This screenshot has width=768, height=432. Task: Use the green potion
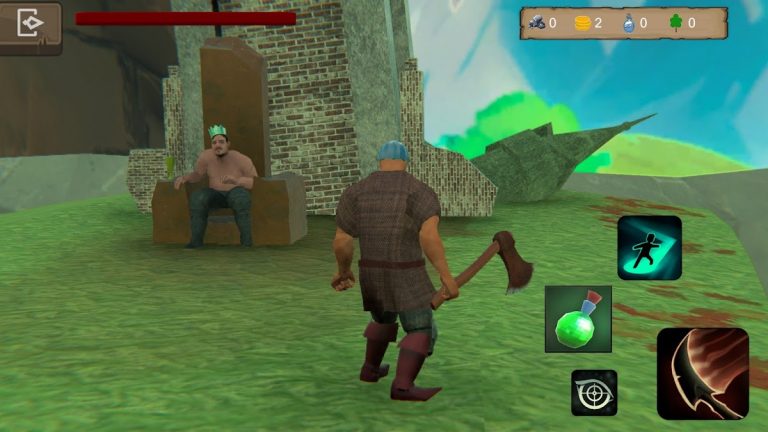pyautogui.click(x=578, y=318)
